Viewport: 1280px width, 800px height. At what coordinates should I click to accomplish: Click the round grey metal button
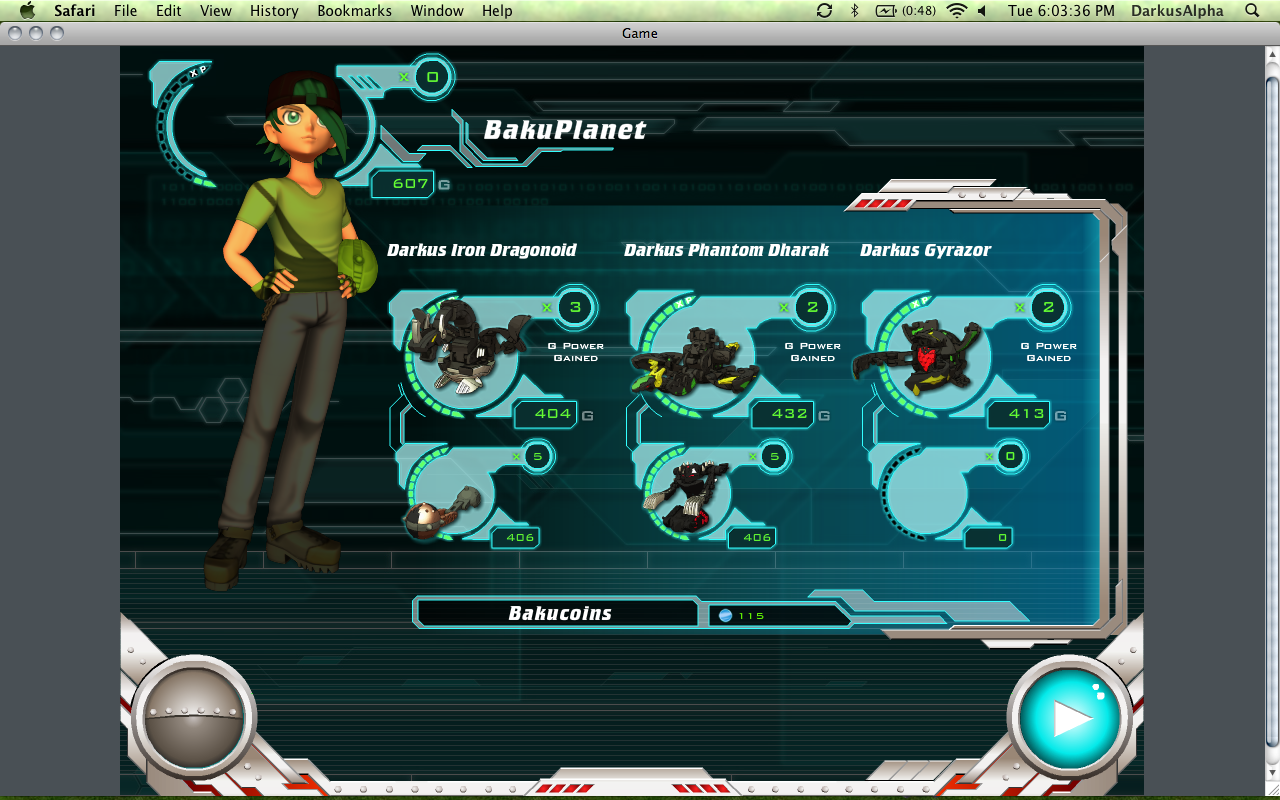(x=194, y=717)
